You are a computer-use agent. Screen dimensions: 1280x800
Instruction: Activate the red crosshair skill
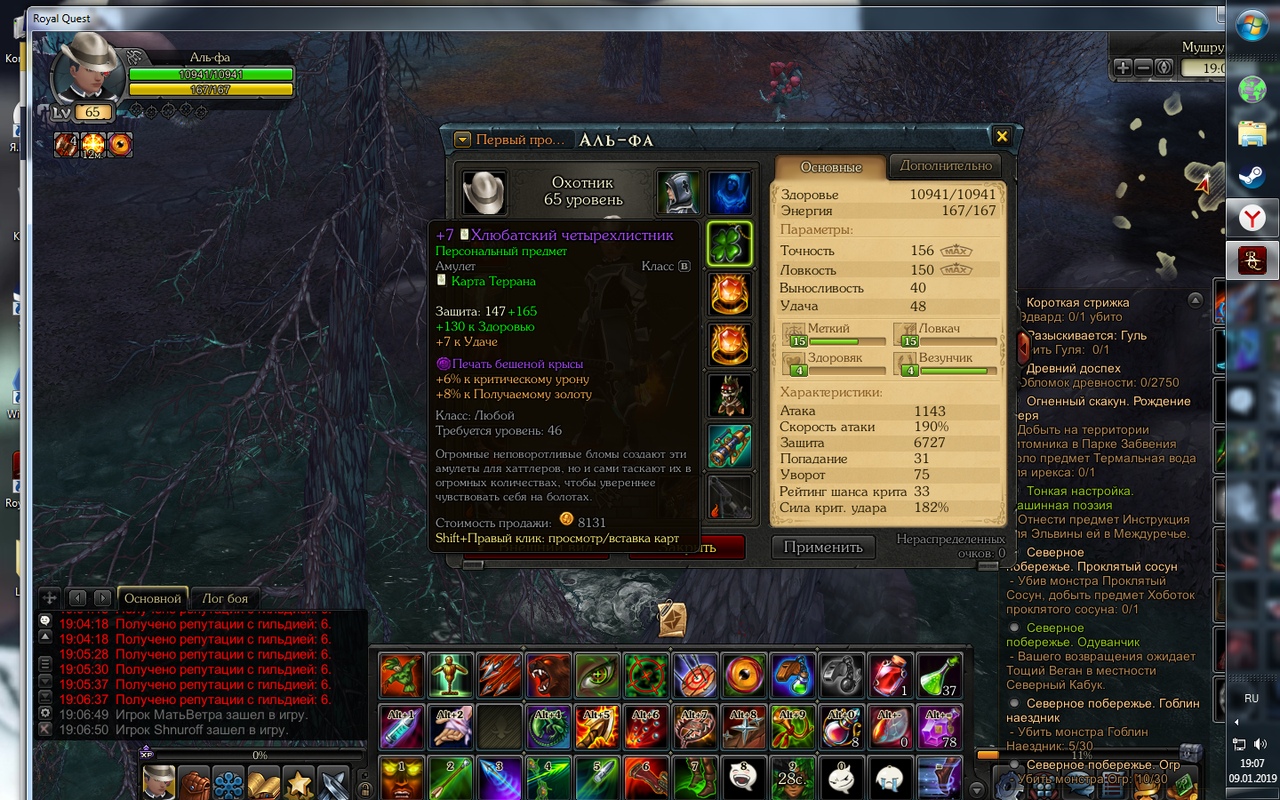(x=647, y=675)
